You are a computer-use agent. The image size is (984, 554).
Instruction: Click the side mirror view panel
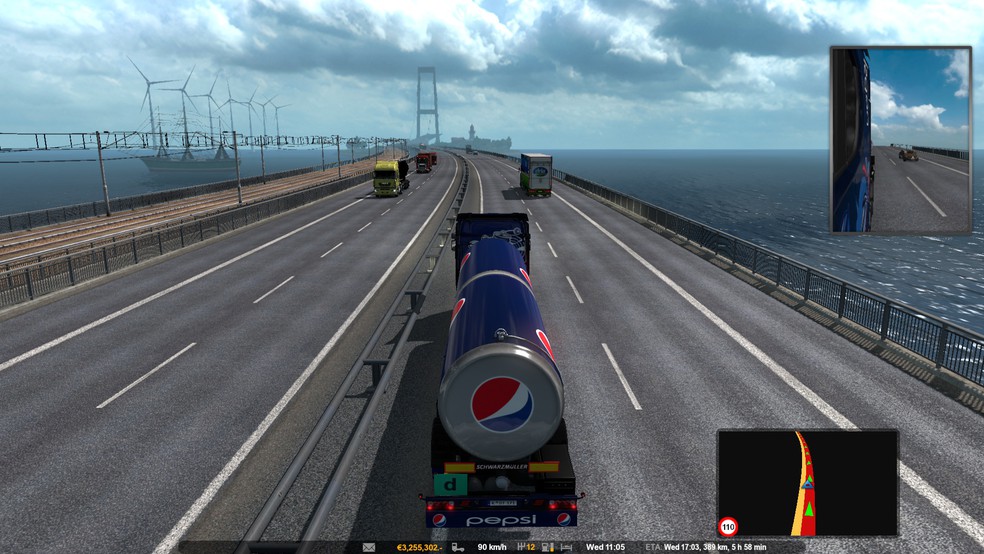pos(900,139)
